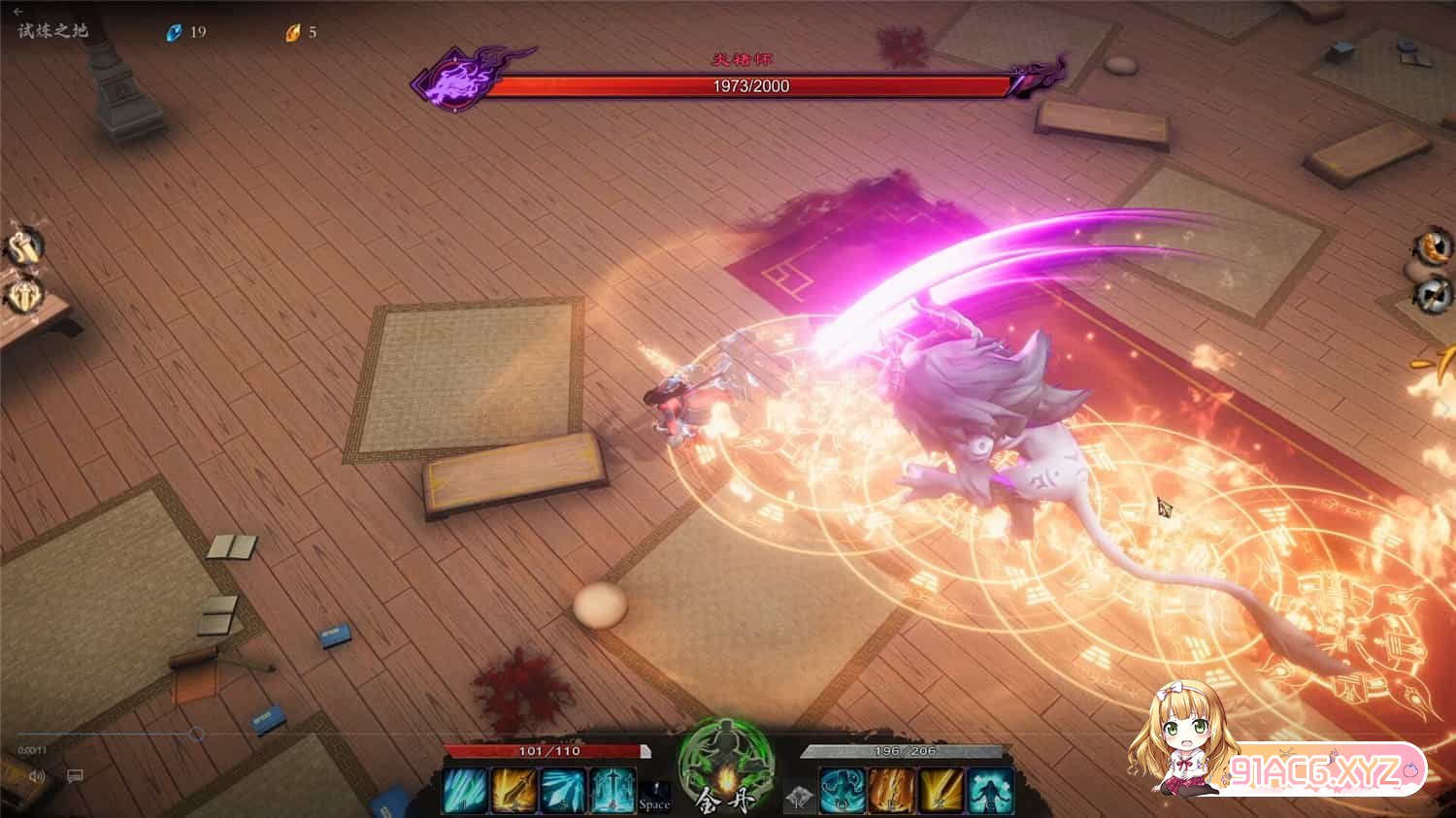Use the orange flame slash skill

pyautogui.click(x=891, y=790)
